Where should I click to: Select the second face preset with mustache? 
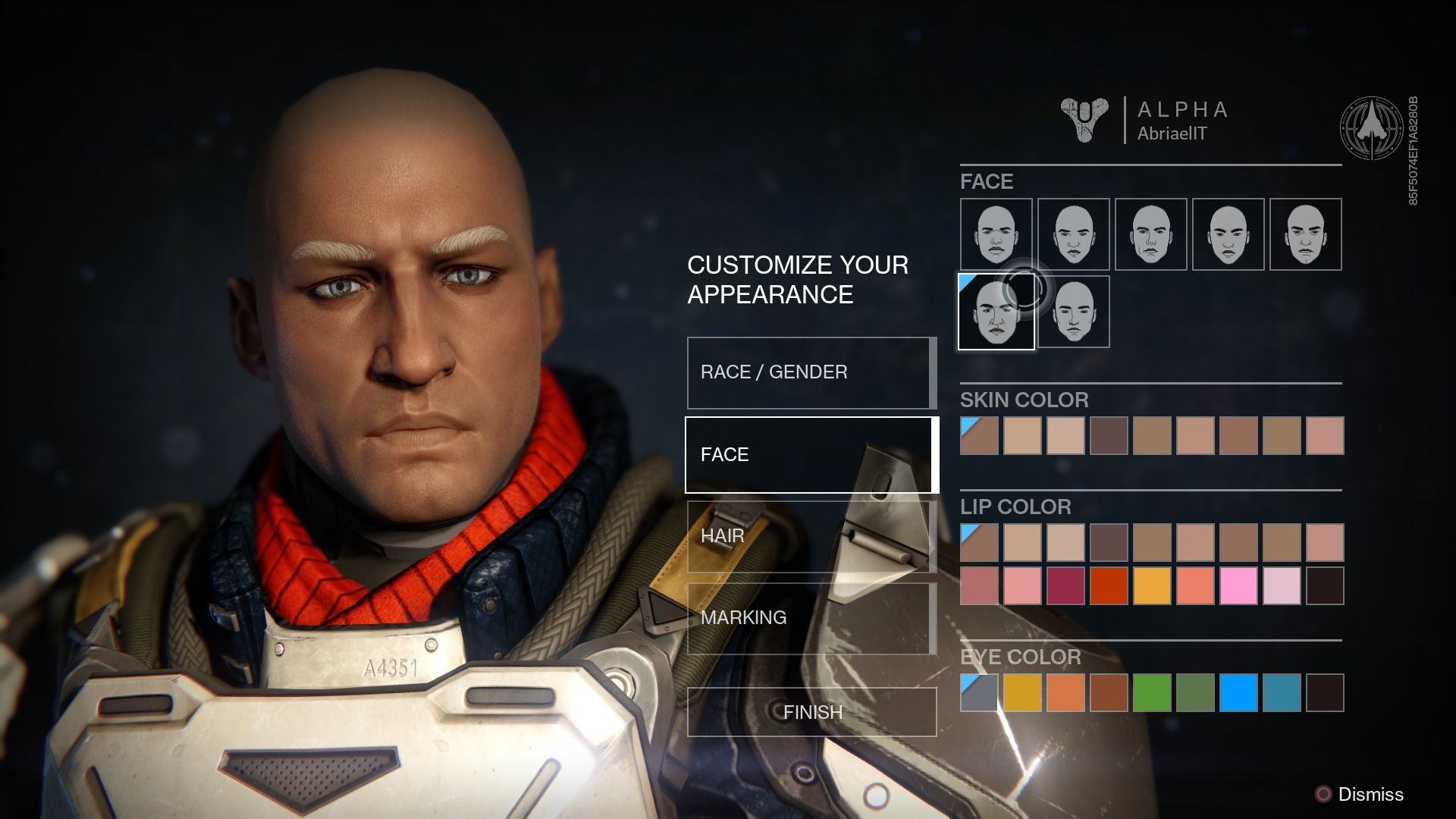[1074, 234]
